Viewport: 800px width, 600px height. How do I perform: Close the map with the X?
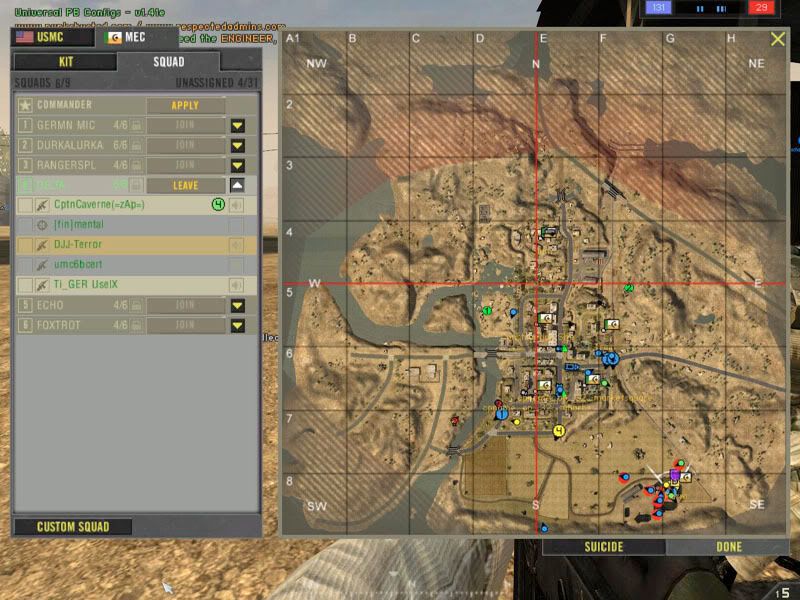(x=778, y=39)
